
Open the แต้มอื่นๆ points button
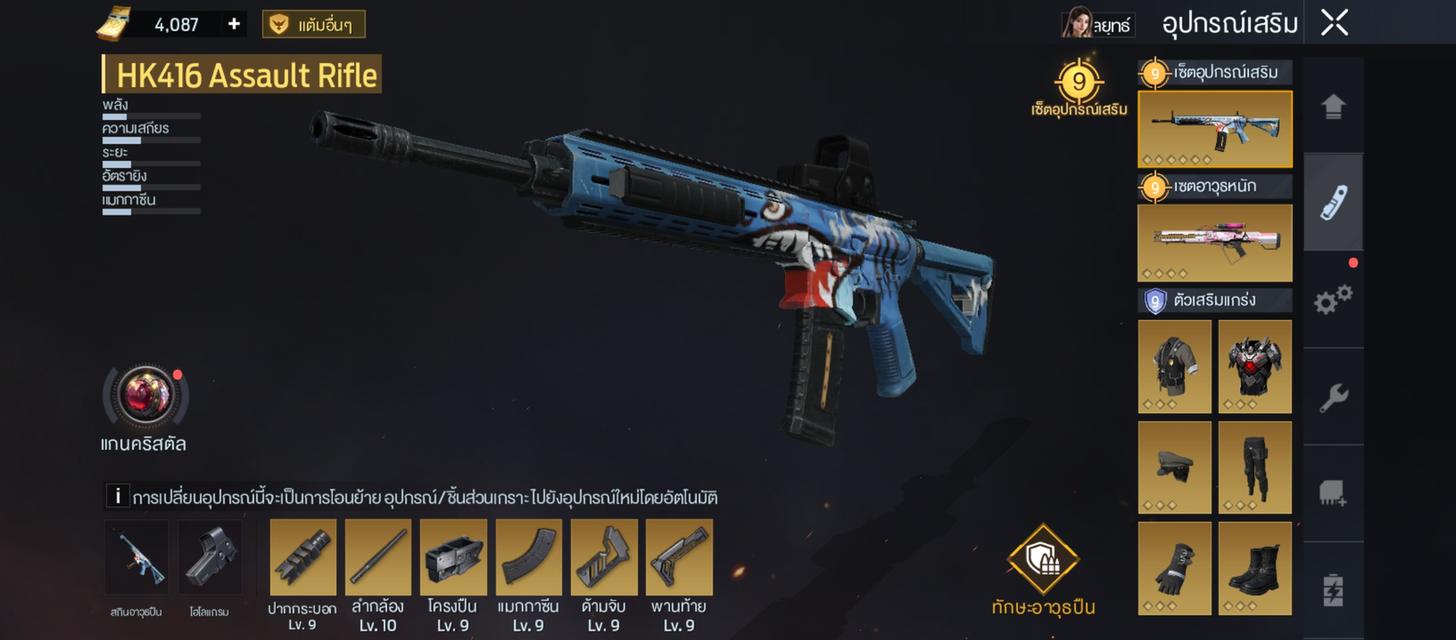(313, 24)
